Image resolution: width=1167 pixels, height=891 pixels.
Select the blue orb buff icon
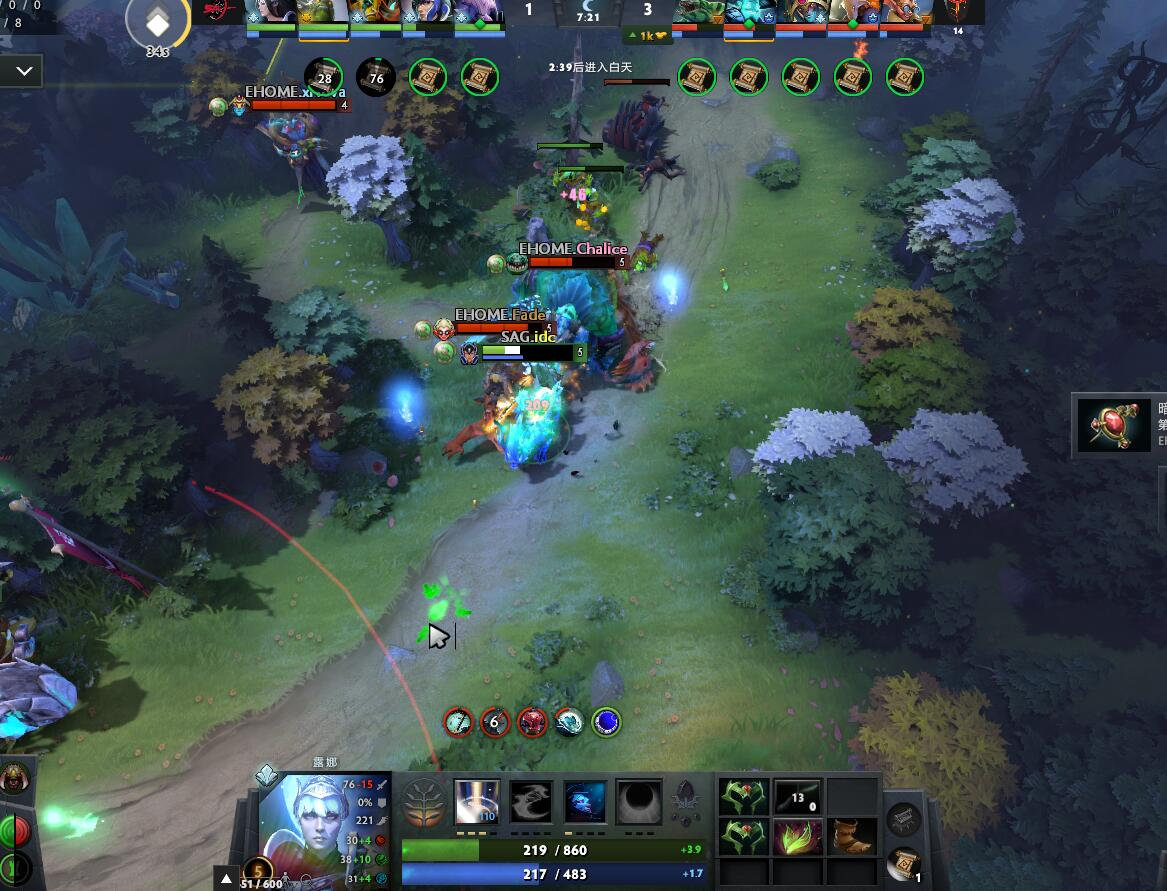point(607,721)
